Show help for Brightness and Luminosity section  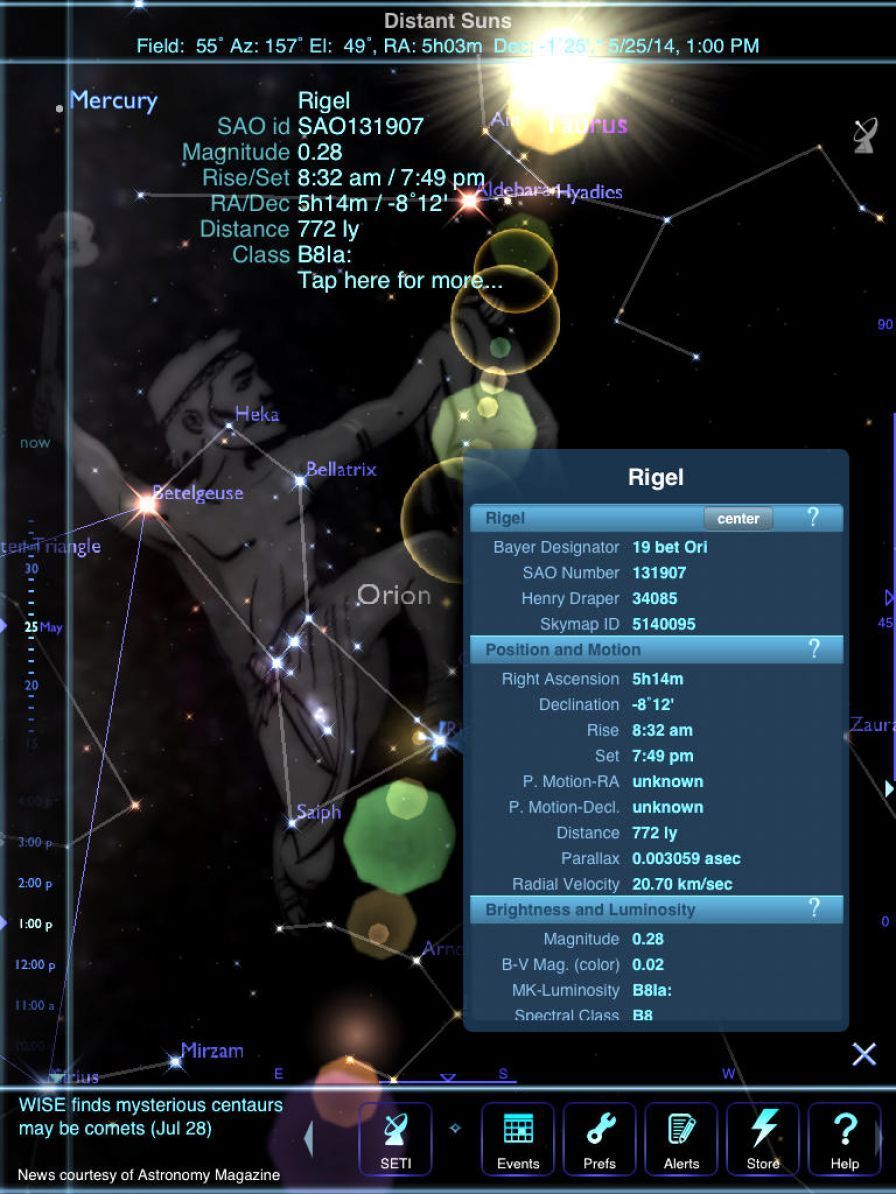[813, 909]
